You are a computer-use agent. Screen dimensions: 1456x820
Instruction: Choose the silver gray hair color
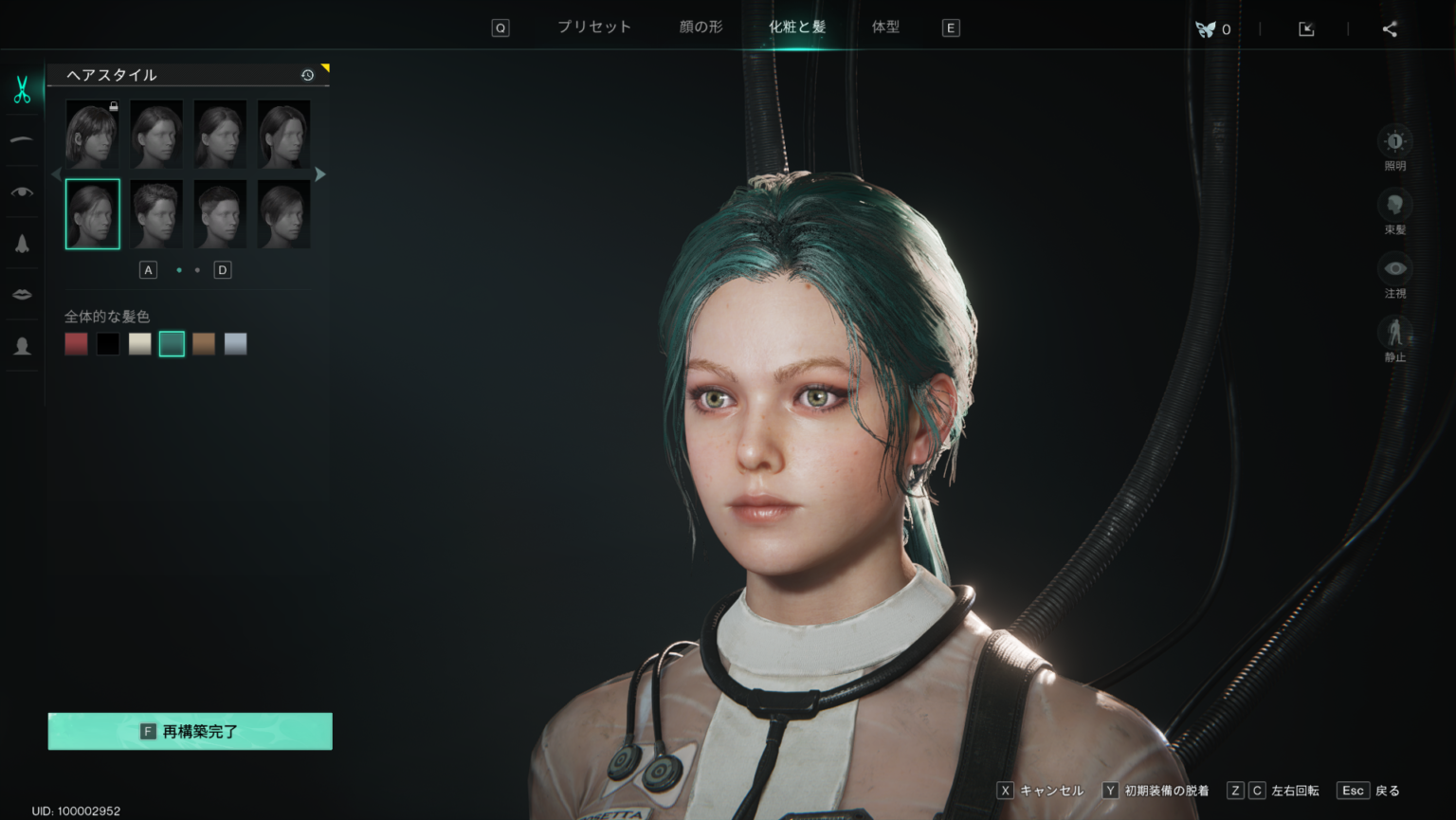[236, 343]
